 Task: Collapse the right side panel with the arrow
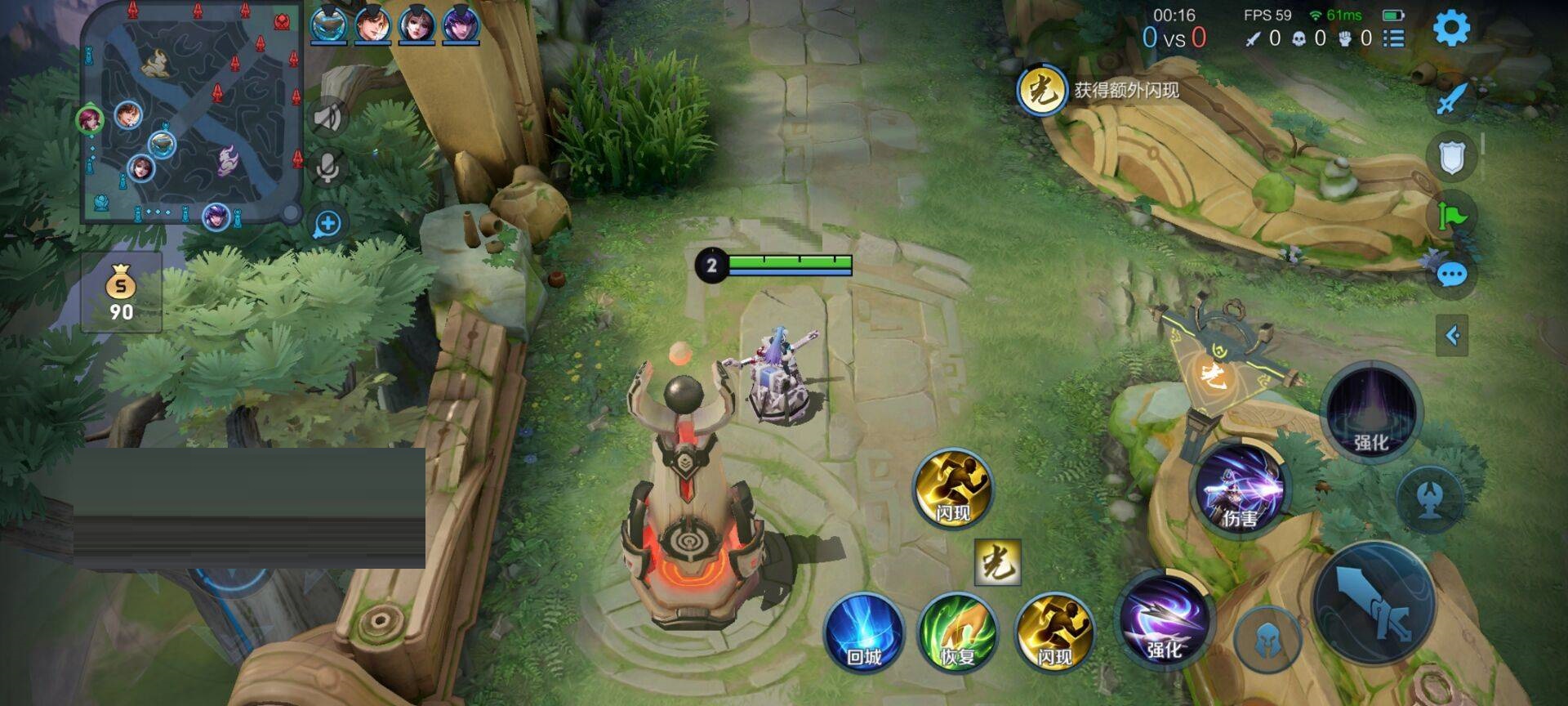(x=1453, y=333)
